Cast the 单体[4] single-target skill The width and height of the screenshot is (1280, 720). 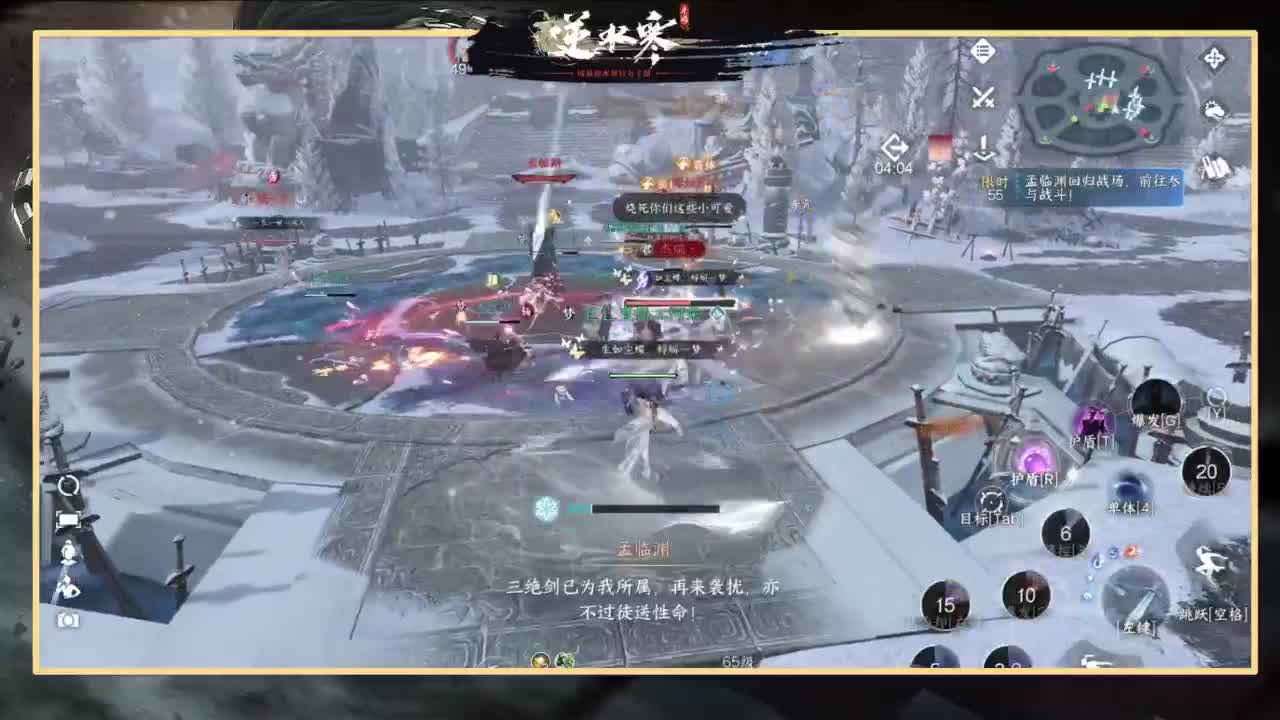[x=1130, y=486]
